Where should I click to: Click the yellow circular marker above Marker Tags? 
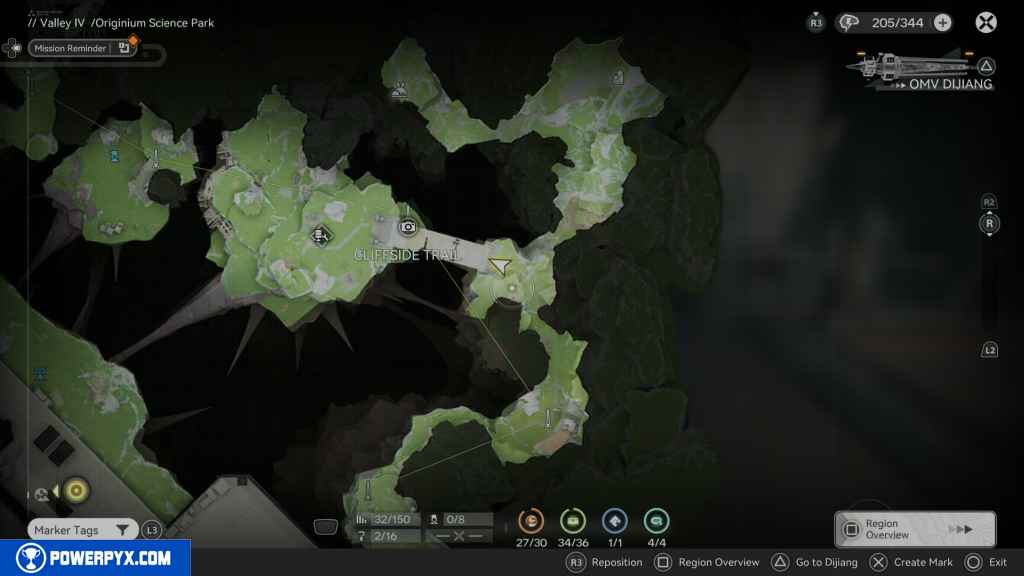click(x=76, y=490)
